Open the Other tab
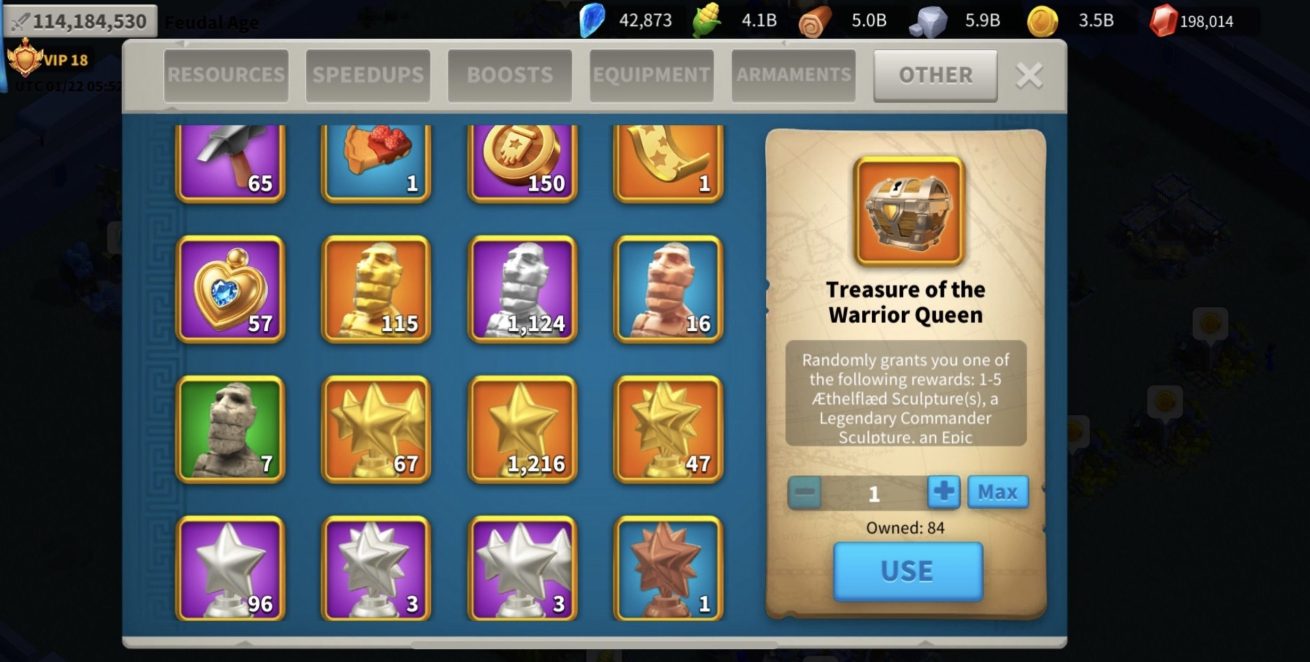The height and width of the screenshot is (662, 1310). 935,75
